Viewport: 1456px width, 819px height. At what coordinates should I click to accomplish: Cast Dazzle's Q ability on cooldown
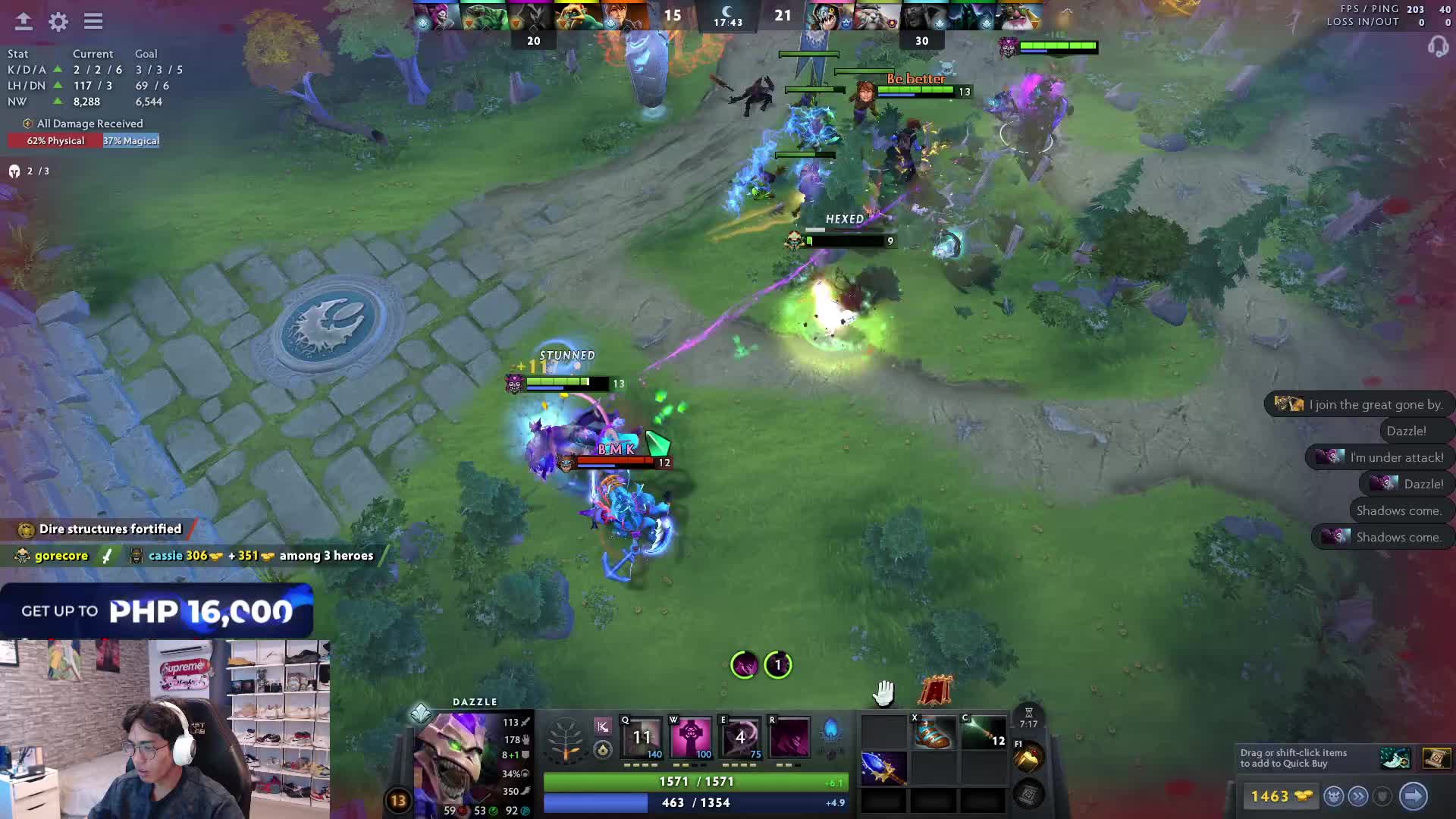click(642, 737)
